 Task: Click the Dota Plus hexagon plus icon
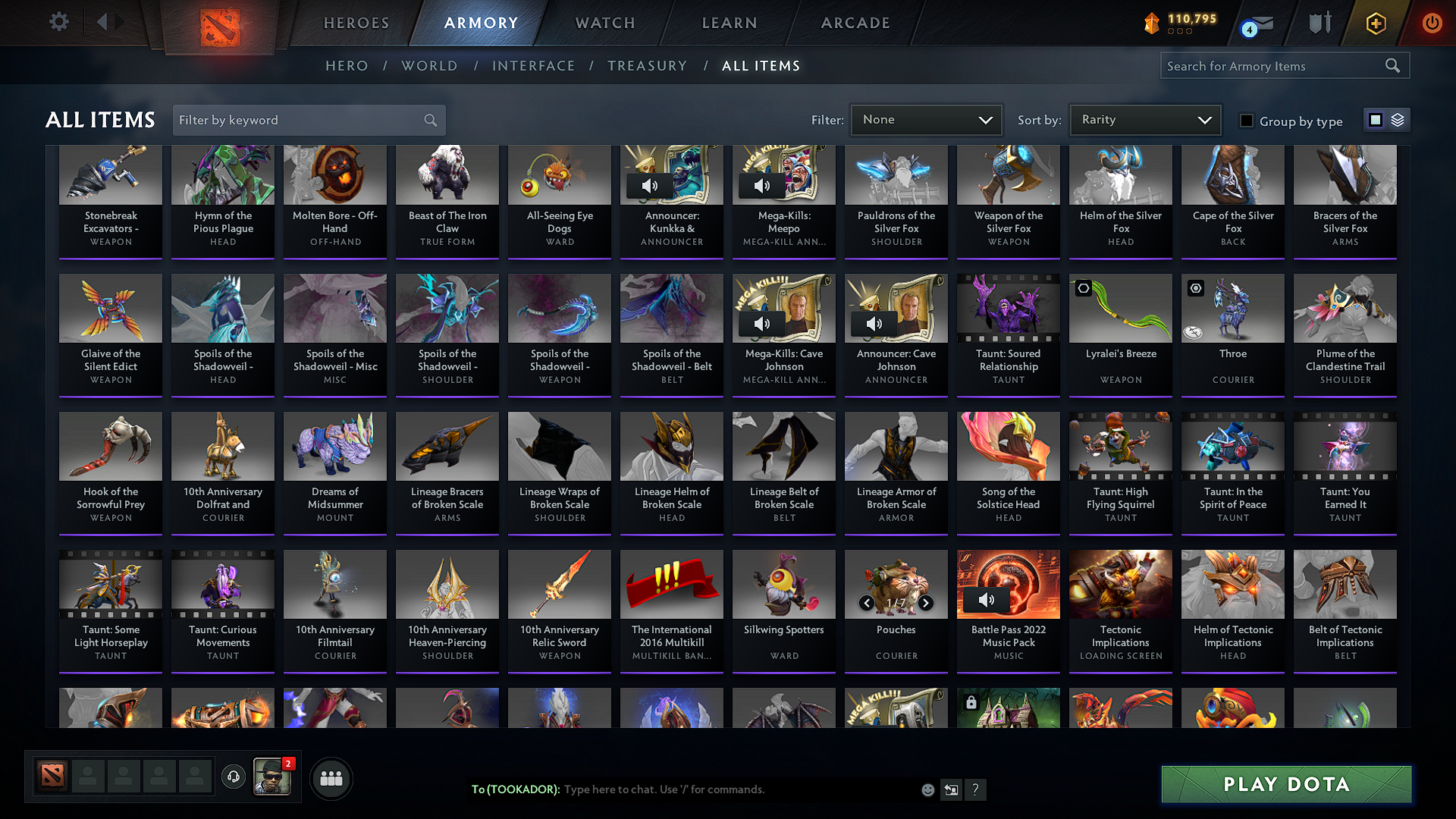click(1375, 24)
